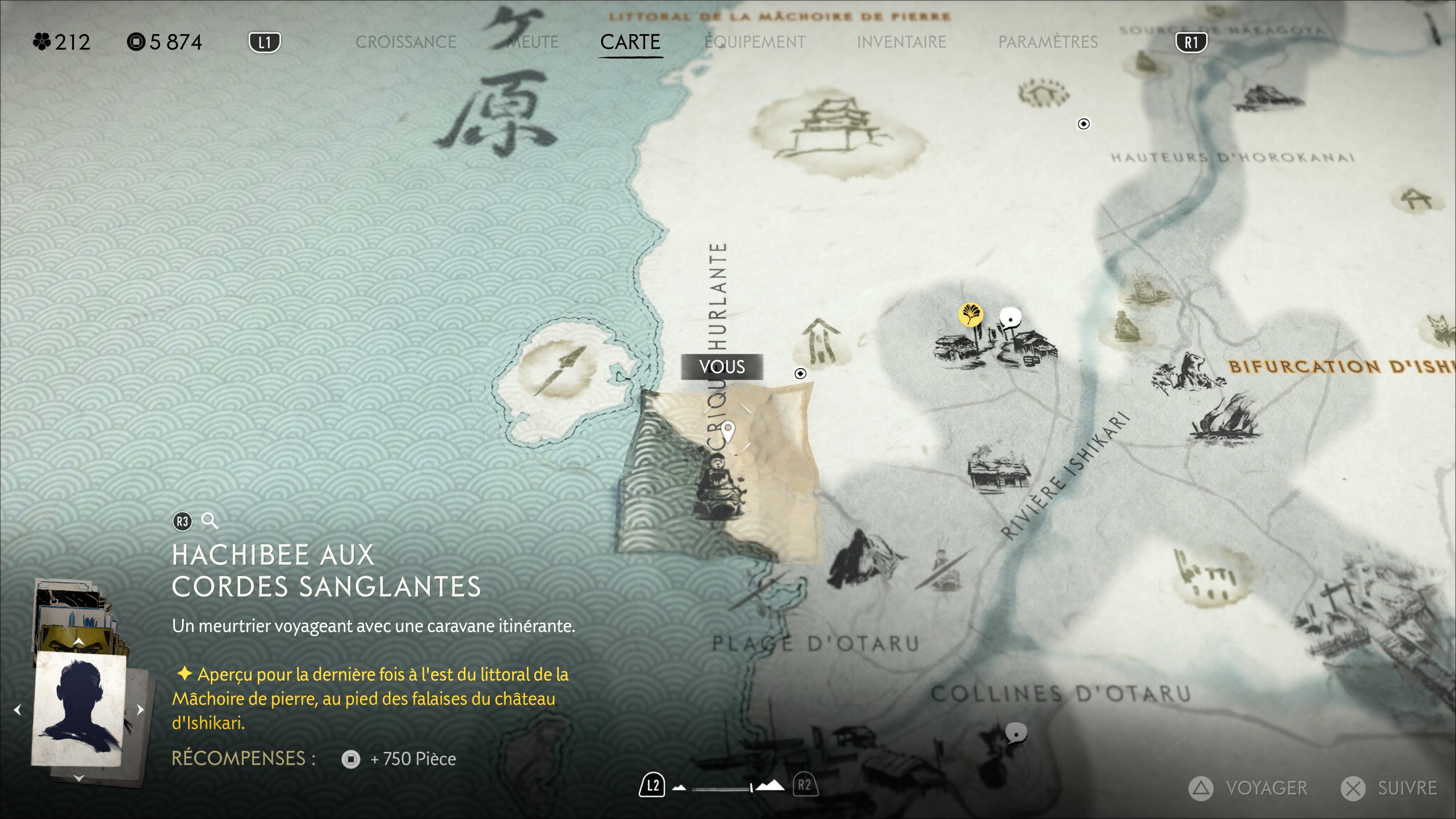The width and height of the screenshot is (1456, 819).
Task: Activate the Suivre tracking option
Action: tap(1390, 788)
